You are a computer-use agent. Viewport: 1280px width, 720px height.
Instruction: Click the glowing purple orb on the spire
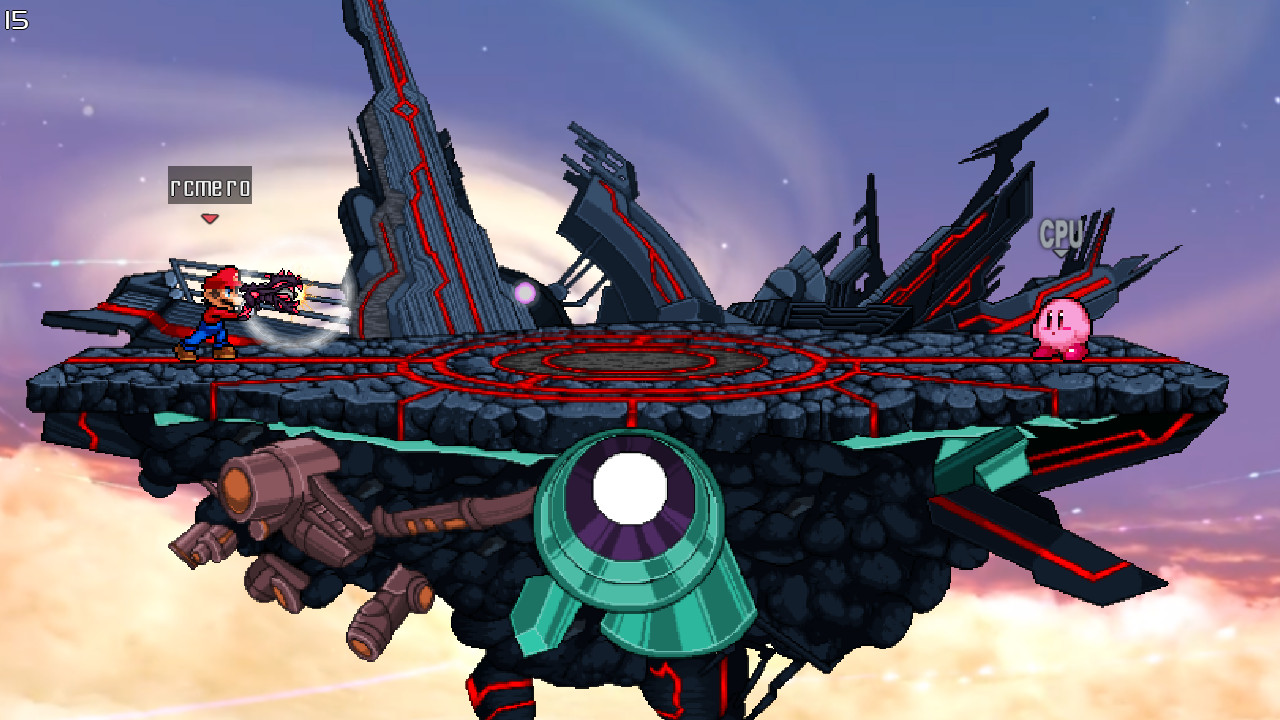pos(523,293)
